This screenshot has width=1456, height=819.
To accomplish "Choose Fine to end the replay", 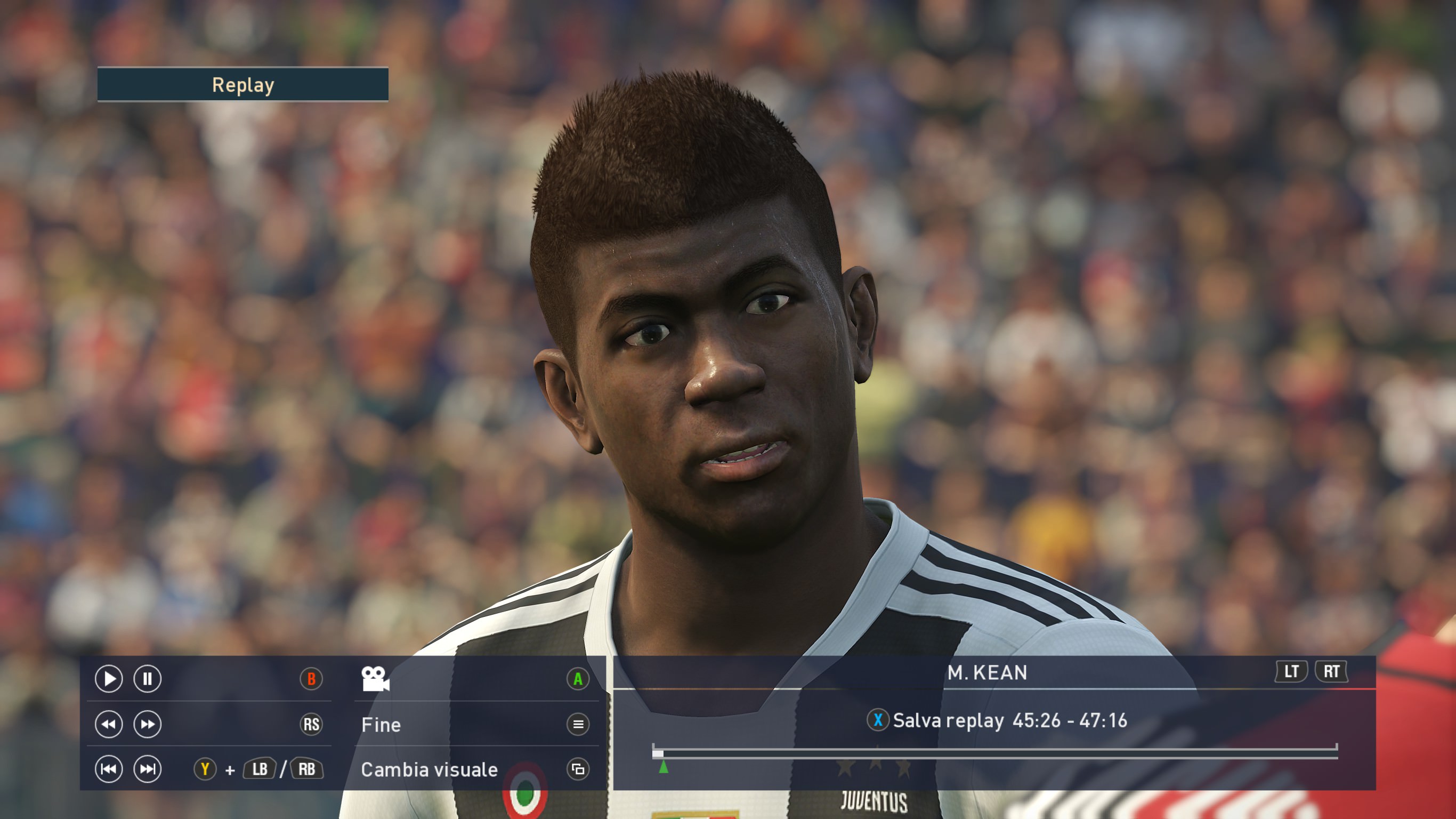I will [382, 725].
